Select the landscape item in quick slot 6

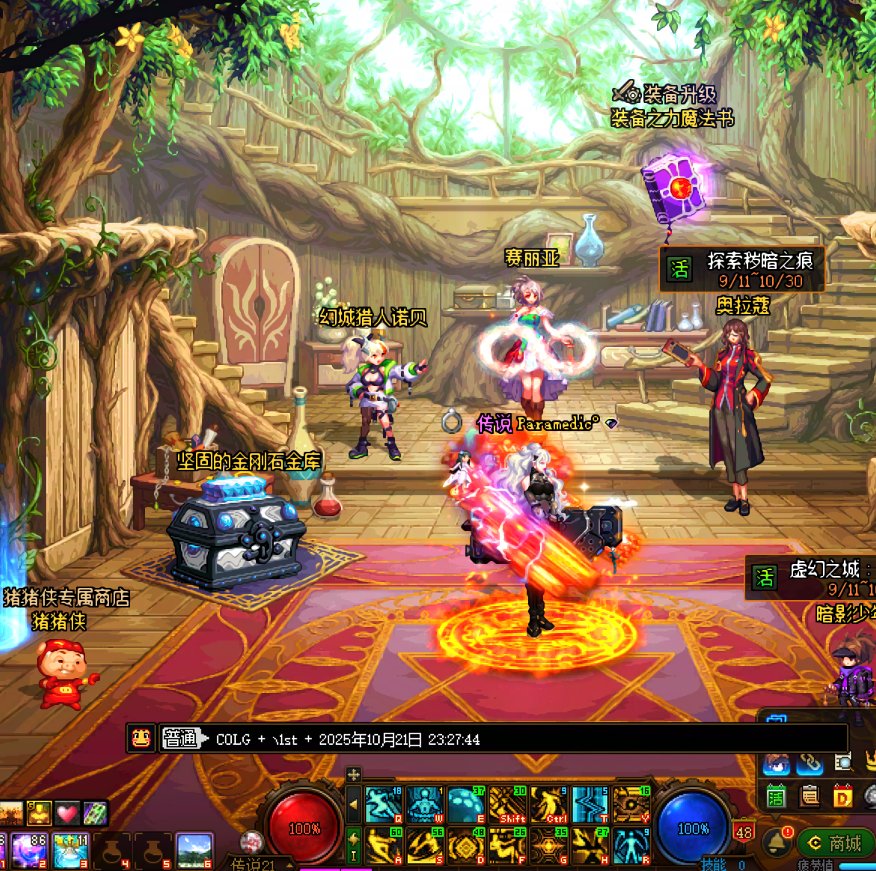tap(194, 851)
